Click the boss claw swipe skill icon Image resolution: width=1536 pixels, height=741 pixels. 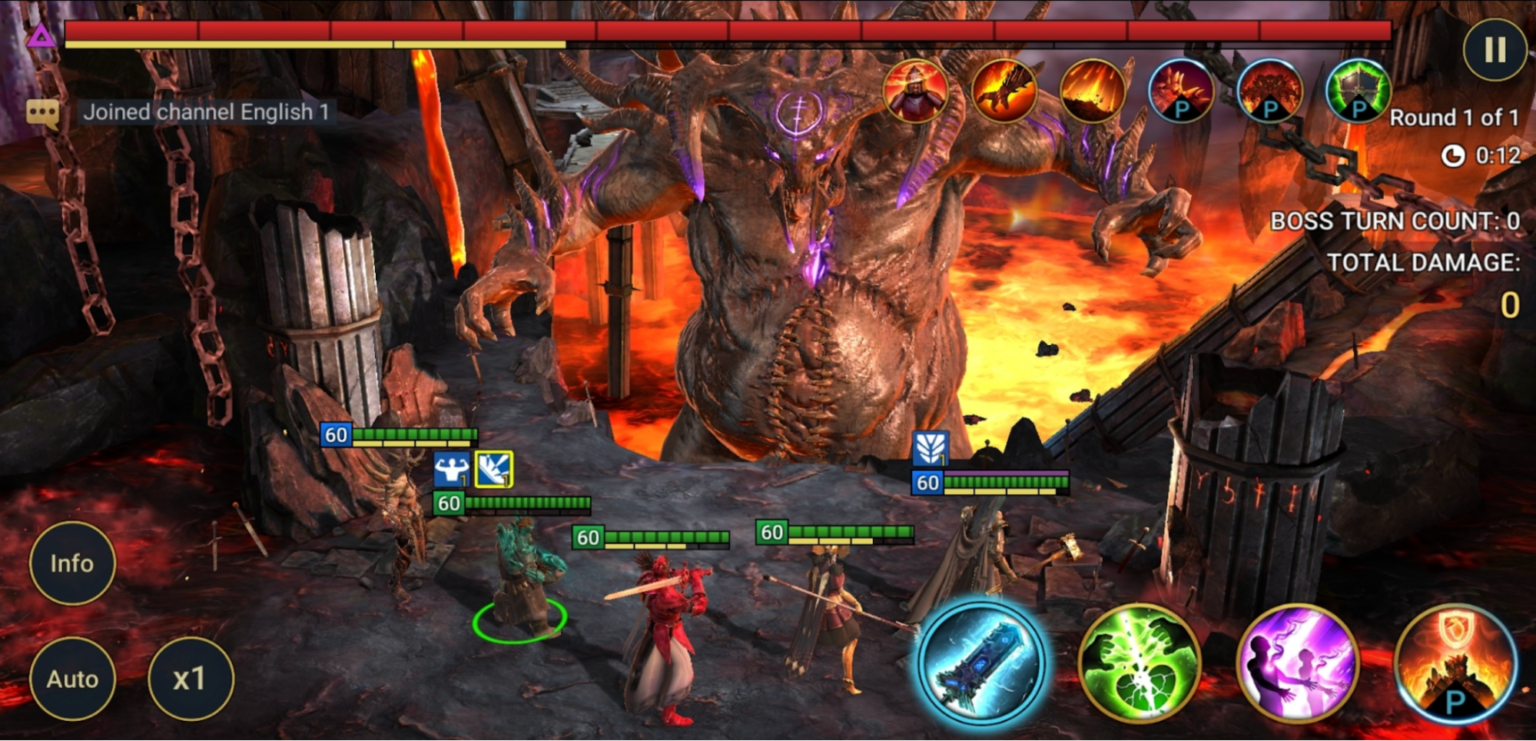tap(1005, 92)
